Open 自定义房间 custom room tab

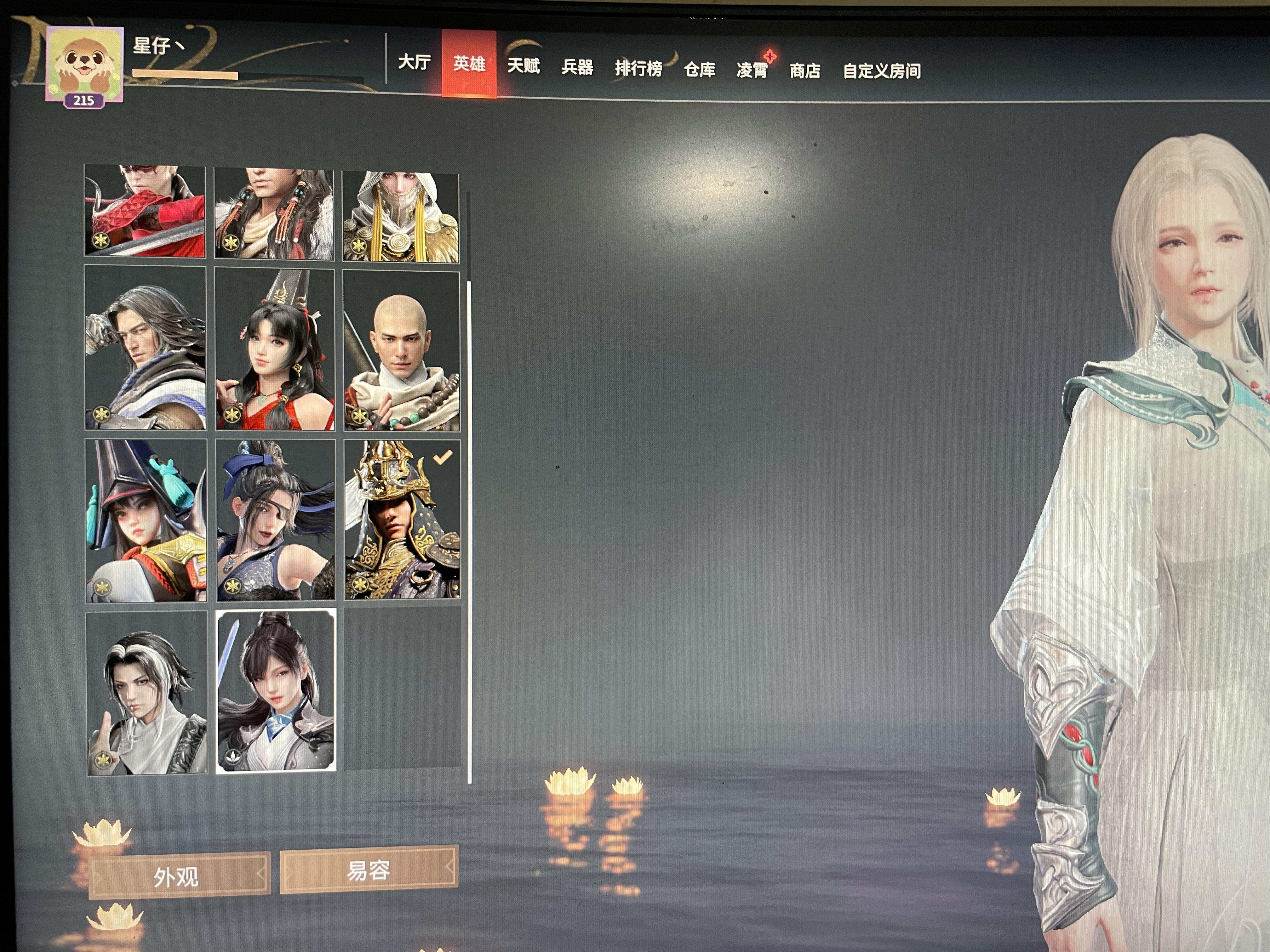(882, 71)
